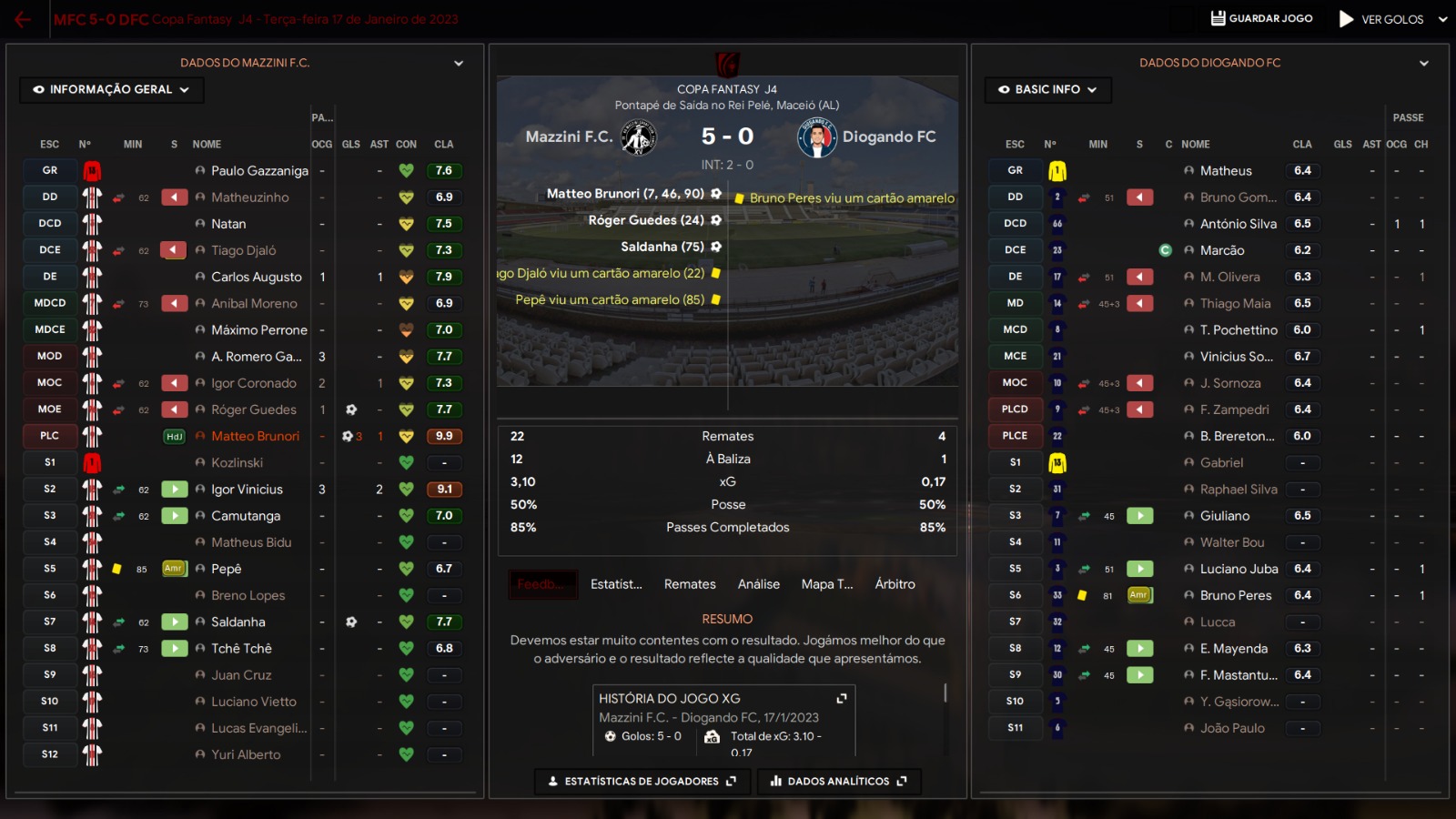Open the Ver Golos playback option
The height and width of the screenshot is (819, 1456).
[x=1381, y=19]
